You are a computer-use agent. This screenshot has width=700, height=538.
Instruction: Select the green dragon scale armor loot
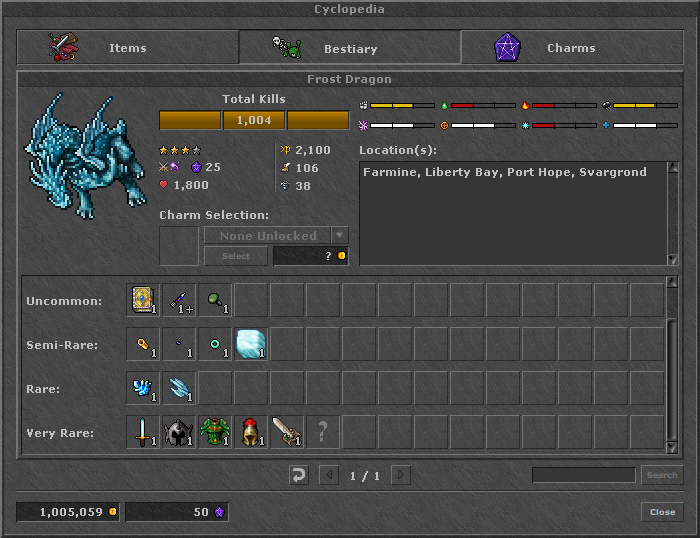click(215, 432)
